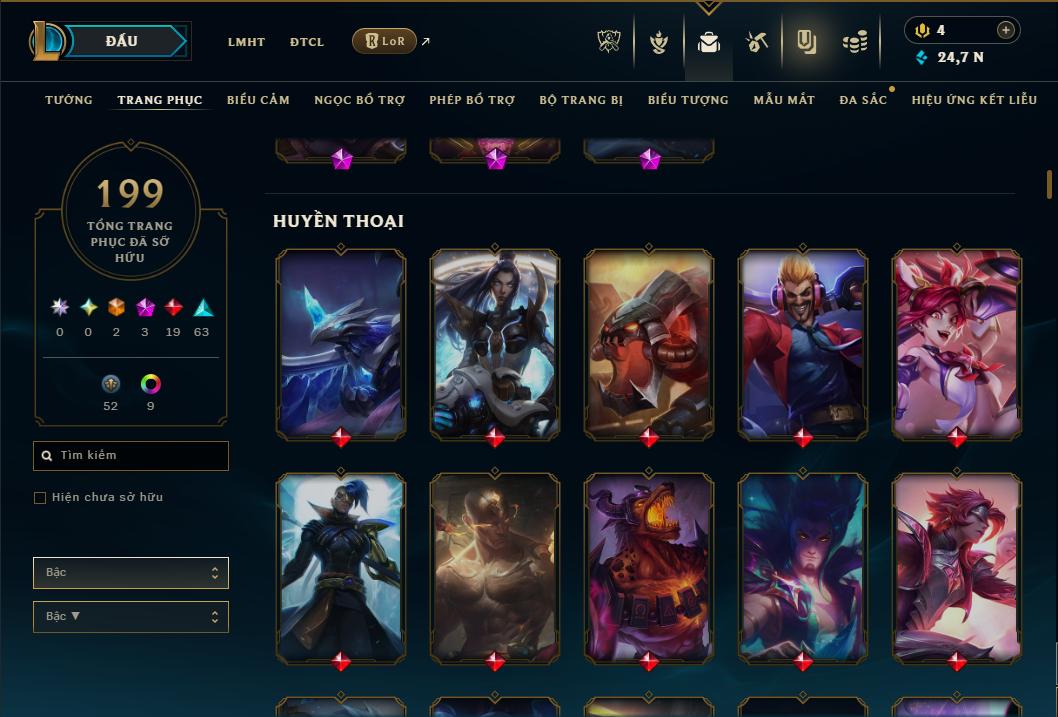Open the store coins icon
The height and width of the screenshot is (717, 1058).
854,42
